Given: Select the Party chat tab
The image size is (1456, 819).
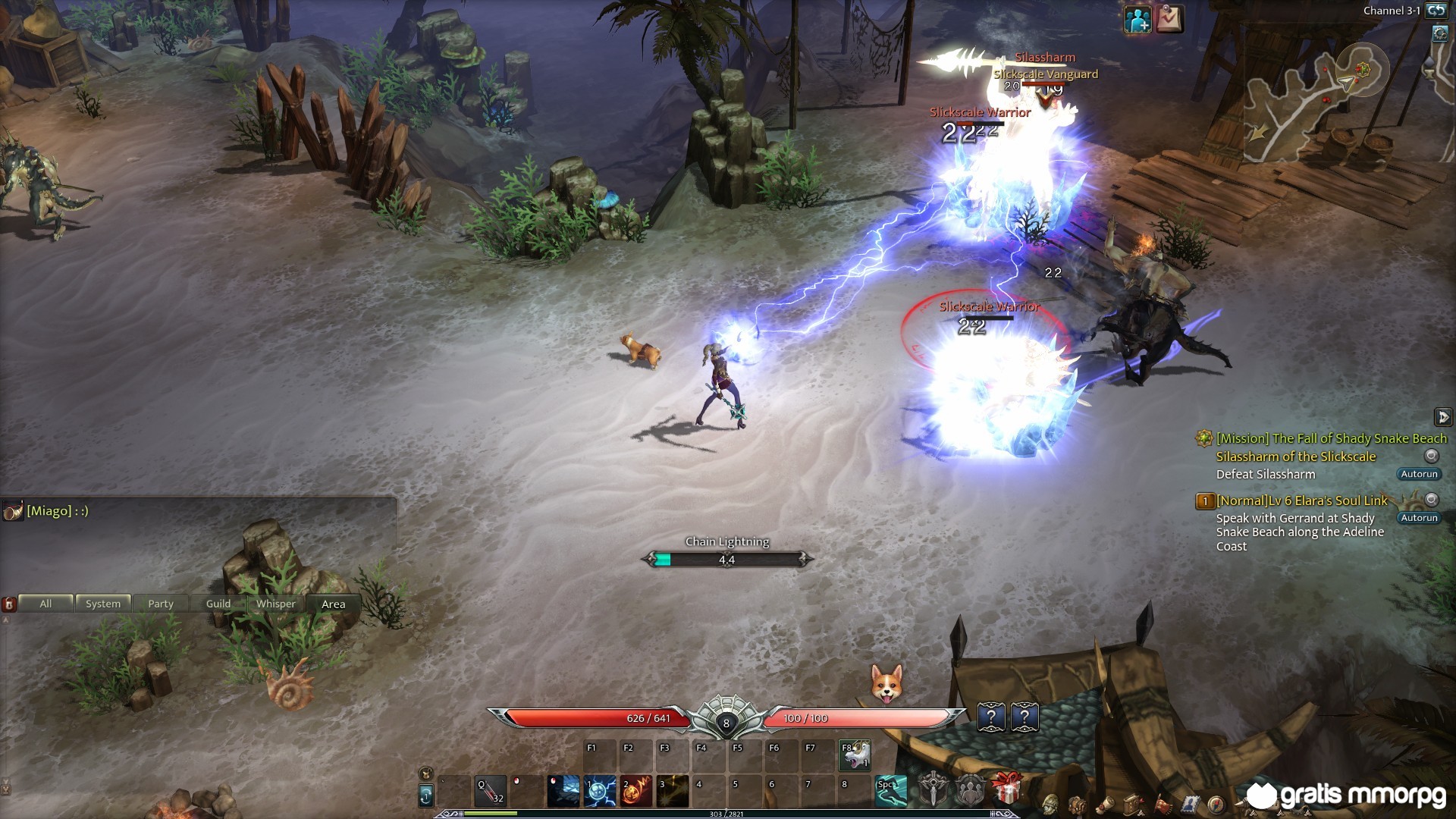Looking at the screenshot, I should click(161, 604).
